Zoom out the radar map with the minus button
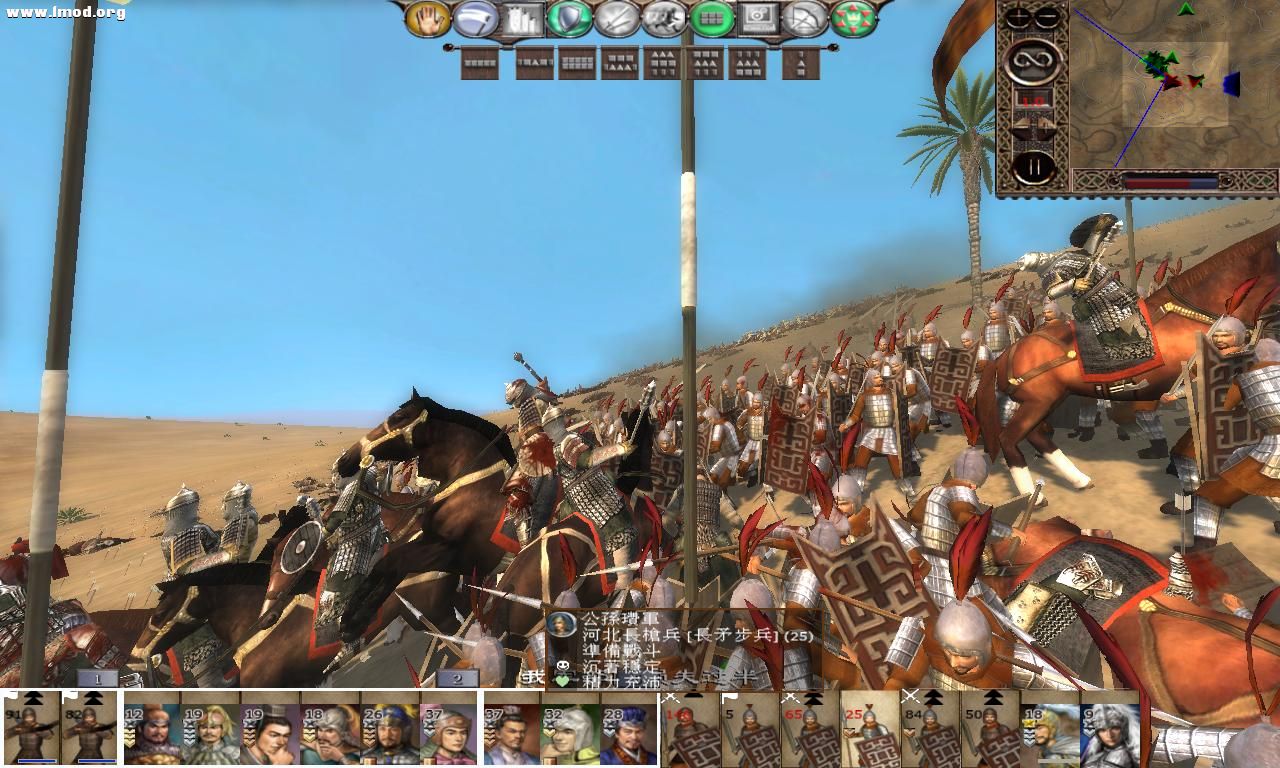This screenshot has height=768, width=1280. coord(1045,16)
